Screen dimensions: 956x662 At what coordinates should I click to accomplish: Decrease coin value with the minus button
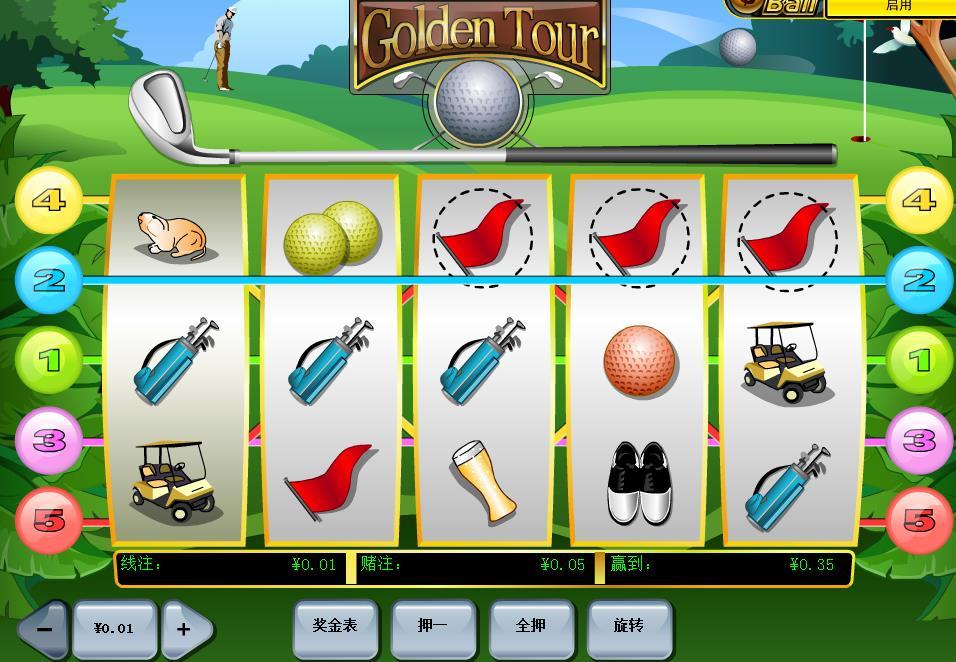43,629
